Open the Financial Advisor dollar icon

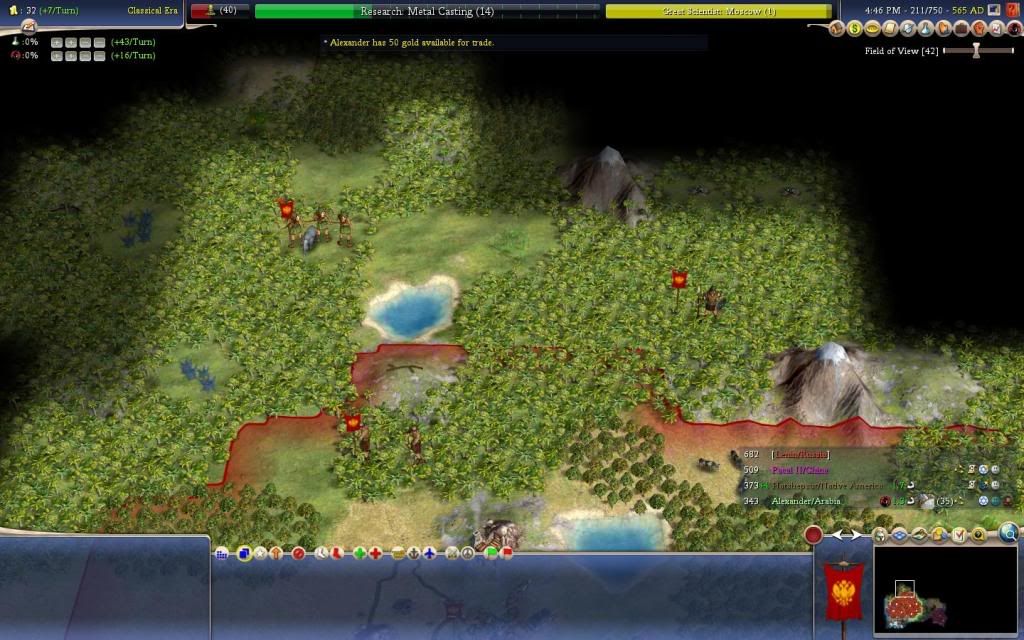[855, 29]
